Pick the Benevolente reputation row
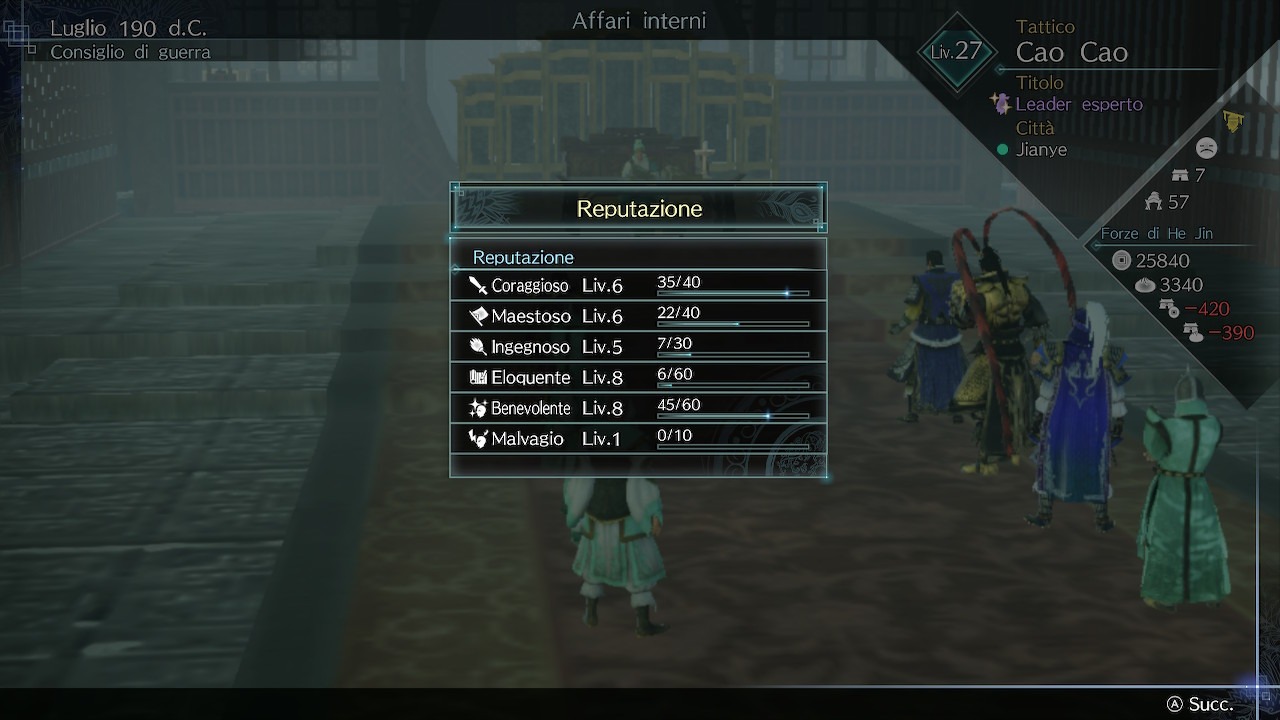 click(638, 408)
